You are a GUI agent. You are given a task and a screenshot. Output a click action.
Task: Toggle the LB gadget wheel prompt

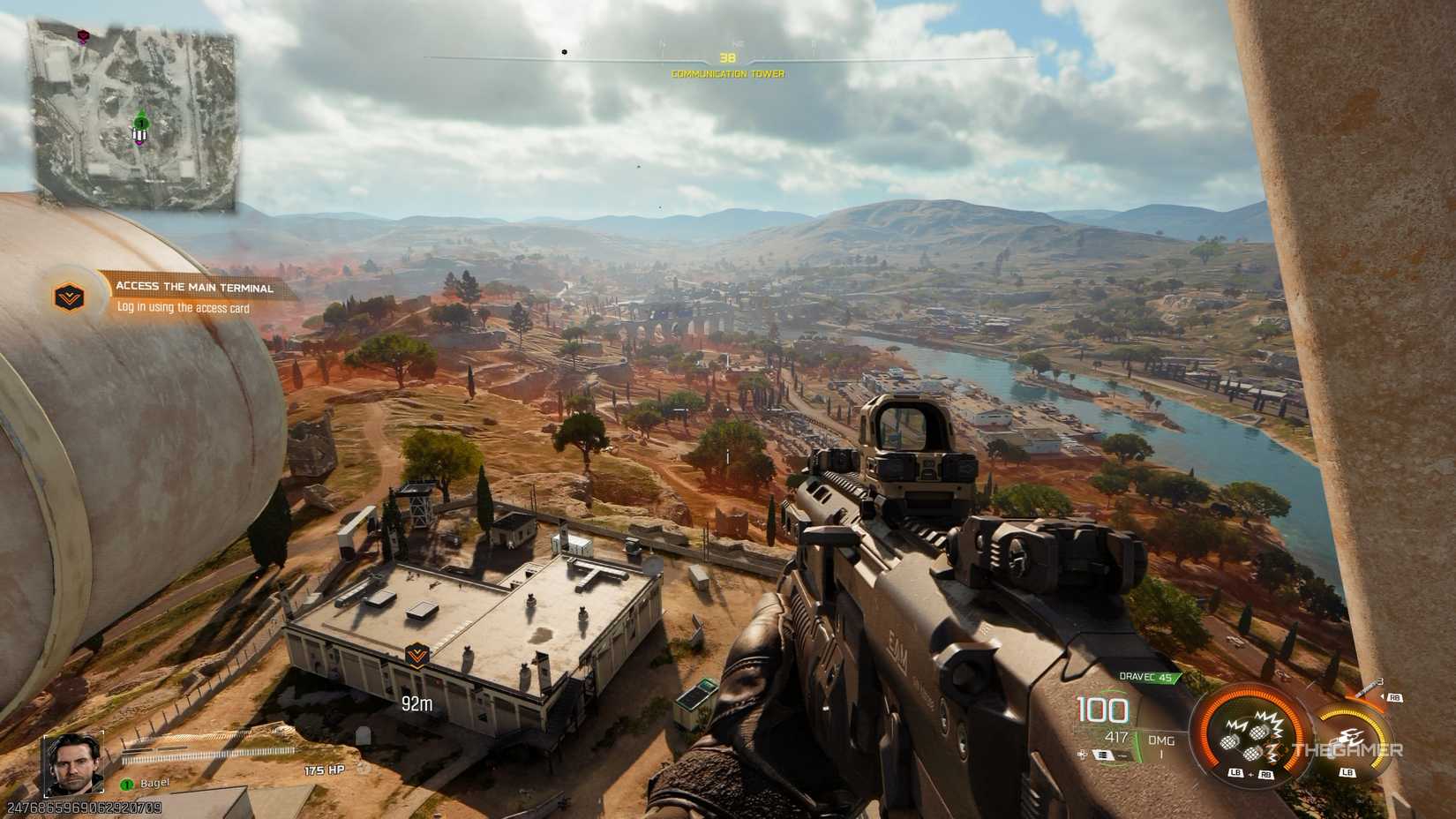(x=1347, y=772)
